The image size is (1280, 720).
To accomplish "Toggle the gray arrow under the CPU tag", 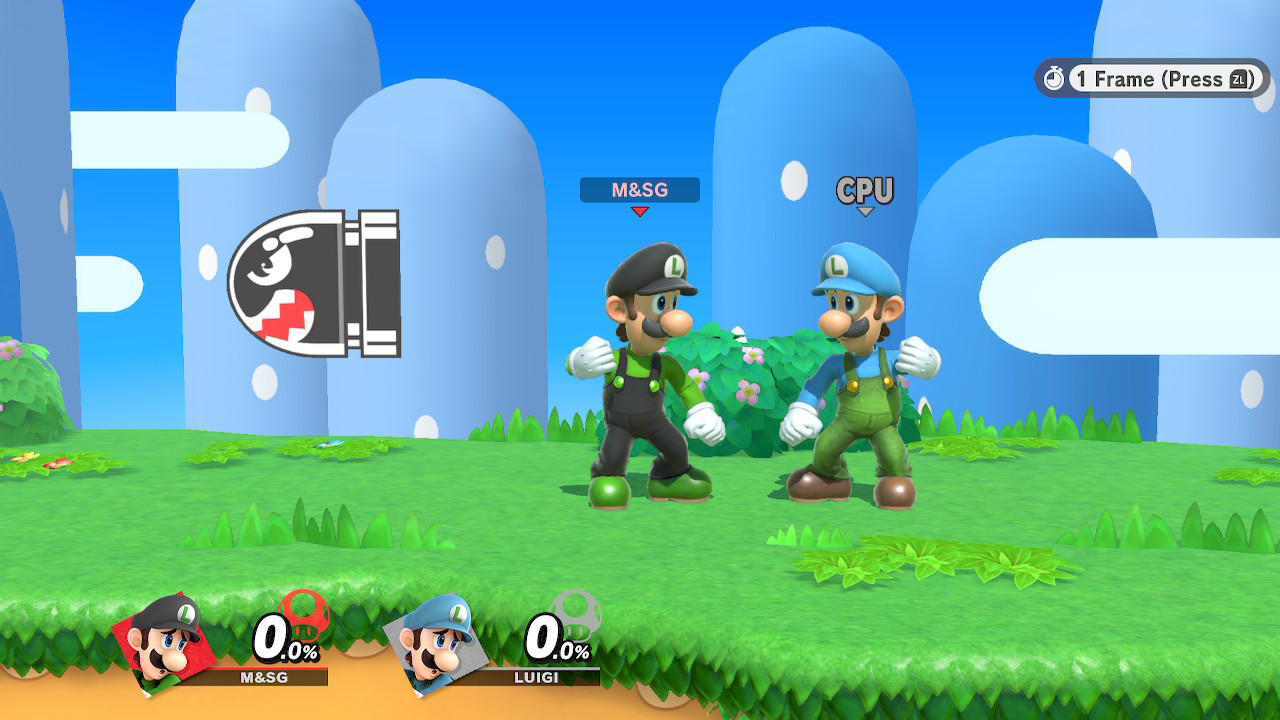I will click(864, 209).
